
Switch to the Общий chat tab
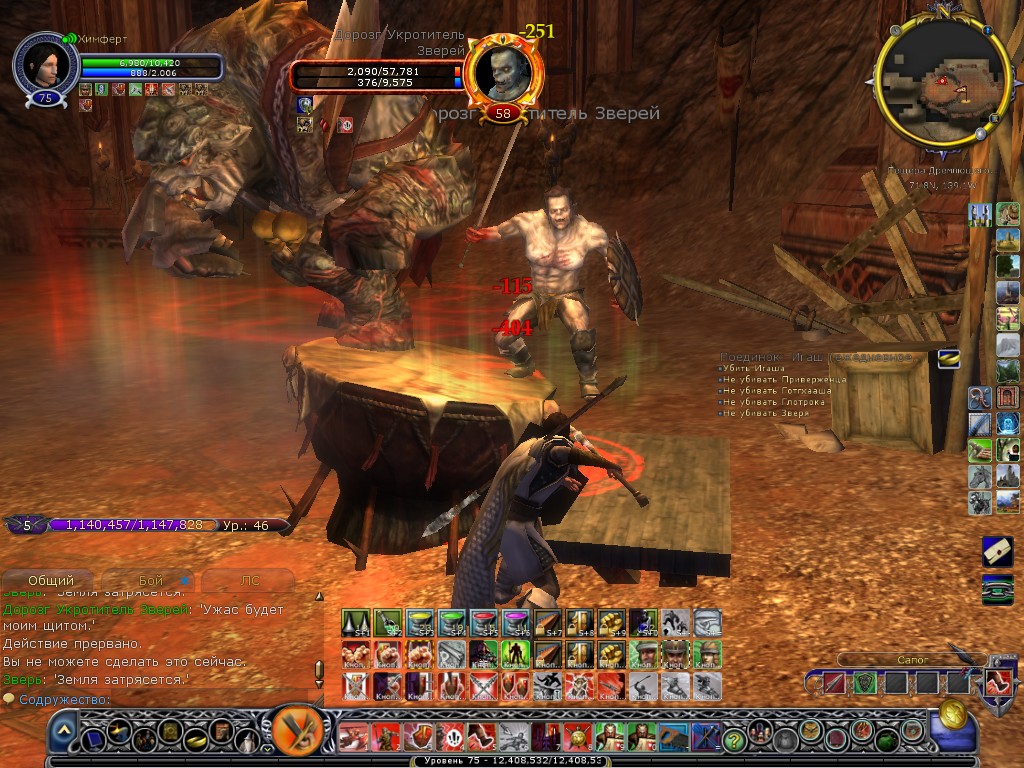(51, 580)
